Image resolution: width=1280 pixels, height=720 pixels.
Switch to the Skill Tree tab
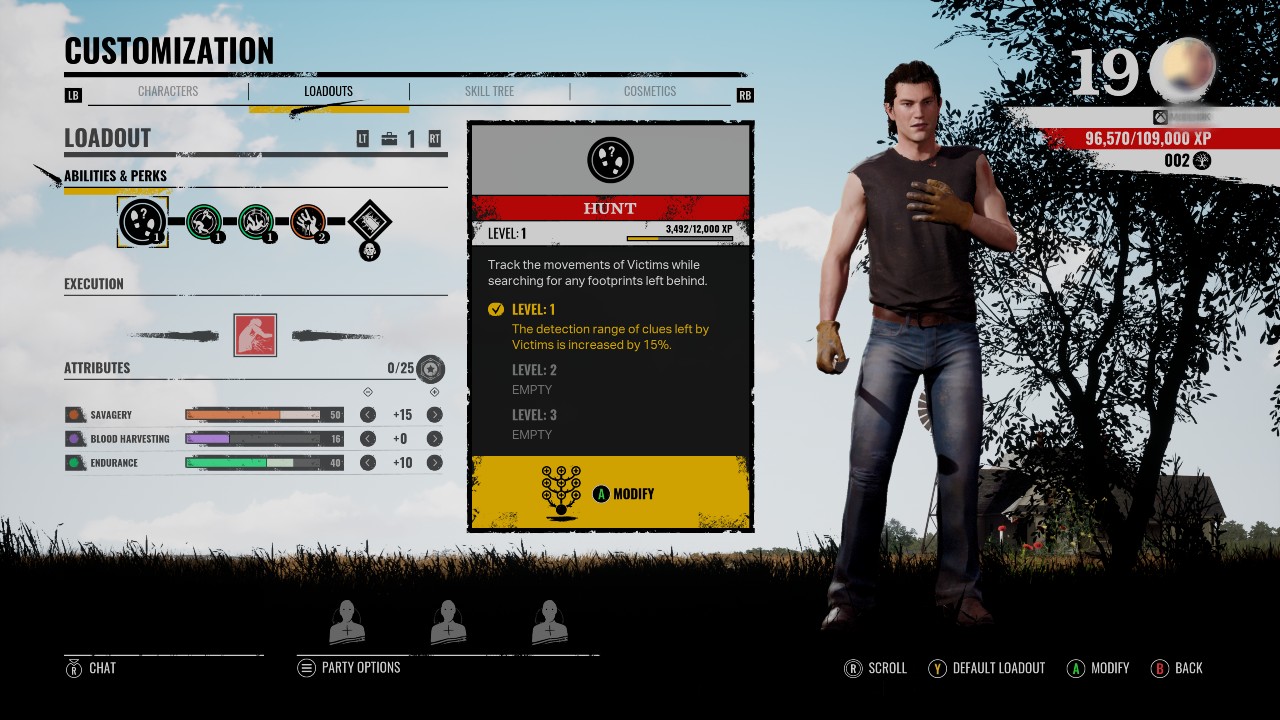[489, 91]
